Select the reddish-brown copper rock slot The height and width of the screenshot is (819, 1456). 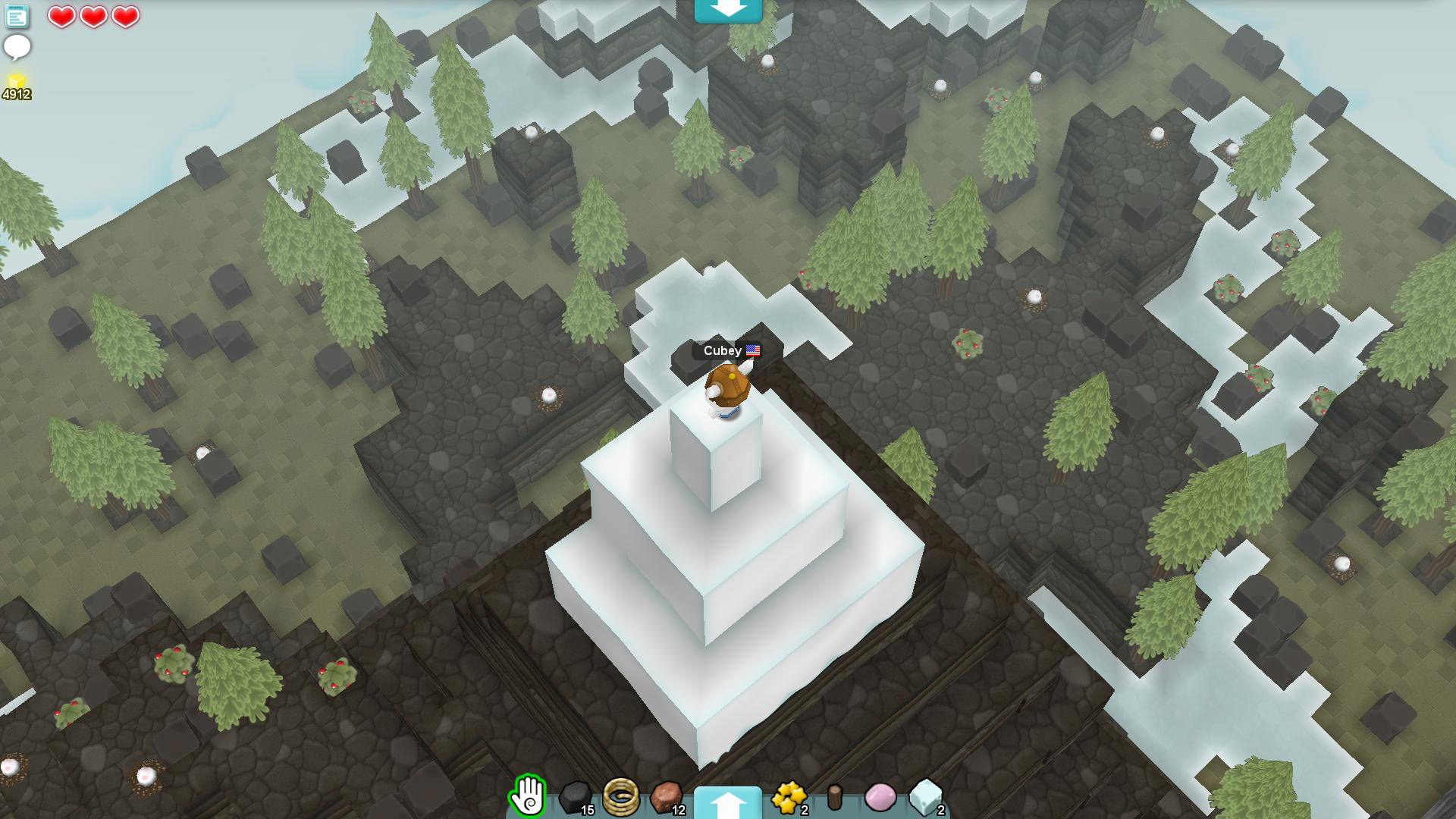(x=667, y=797)
